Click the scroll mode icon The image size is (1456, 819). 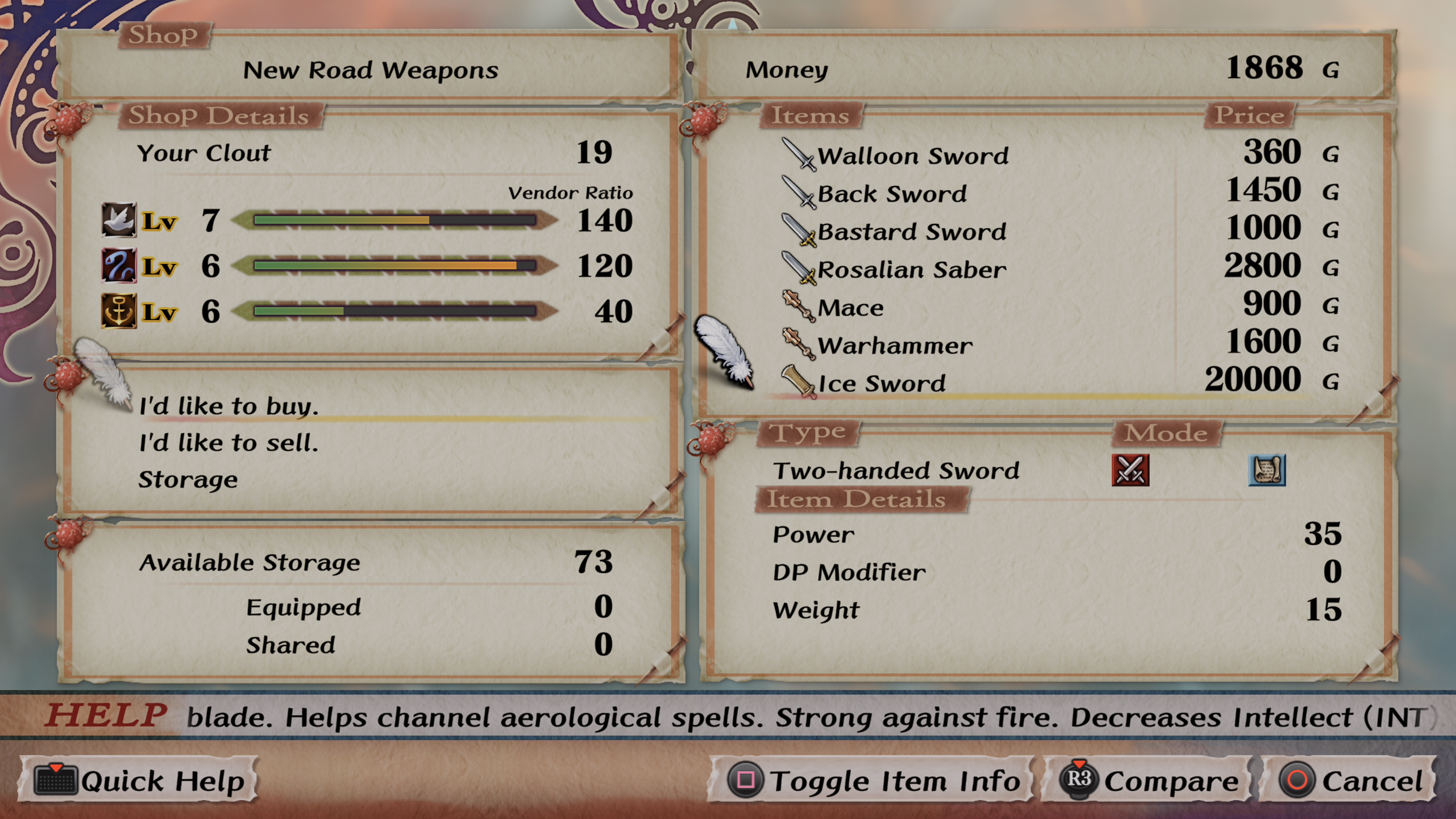pyautogui.click(x=1267, y=470)
